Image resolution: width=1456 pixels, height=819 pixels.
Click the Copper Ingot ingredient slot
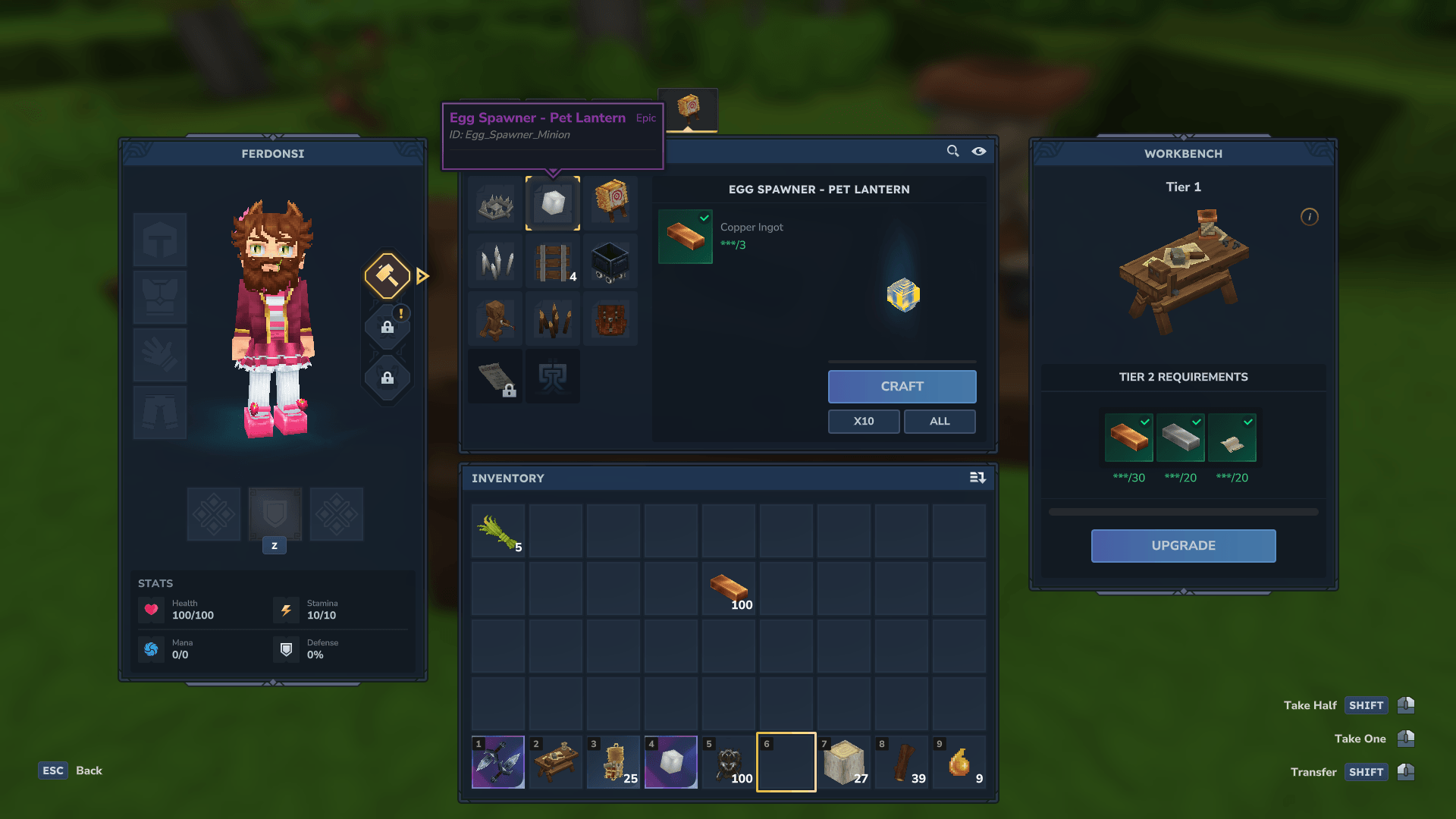point(685,236)
